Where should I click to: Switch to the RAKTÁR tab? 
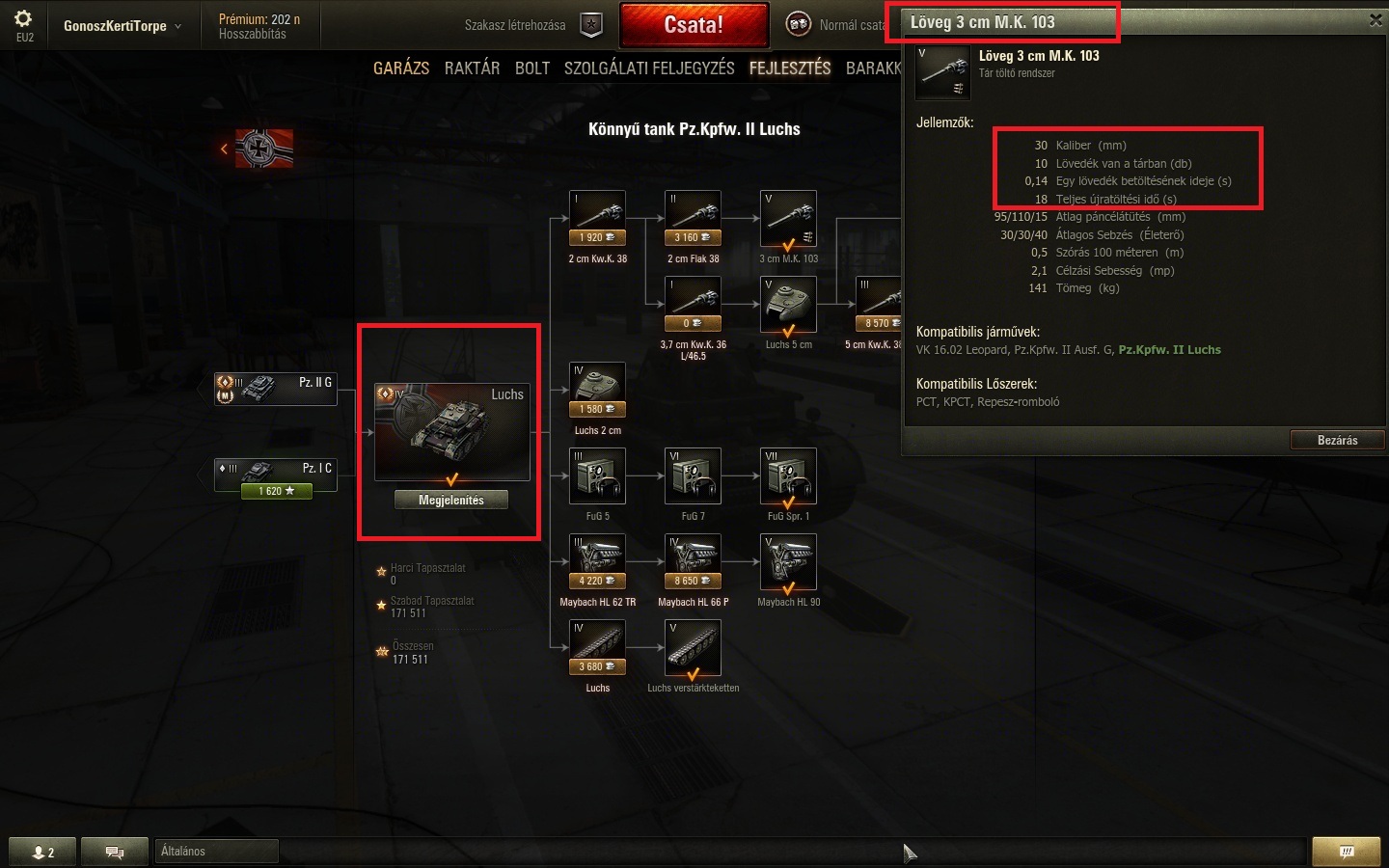pos(472,68)
